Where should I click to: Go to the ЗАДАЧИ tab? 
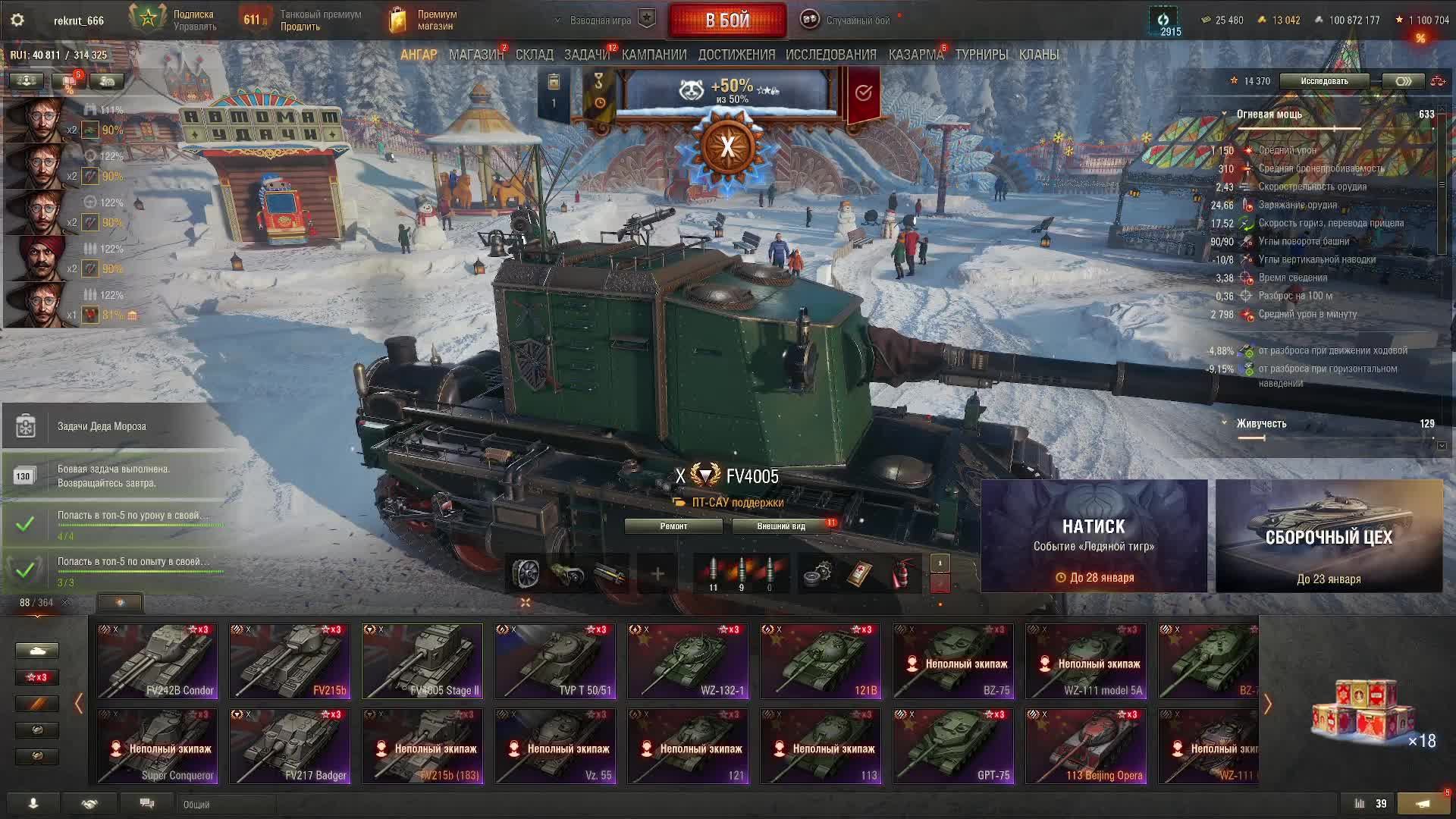[x=586, y=55]
